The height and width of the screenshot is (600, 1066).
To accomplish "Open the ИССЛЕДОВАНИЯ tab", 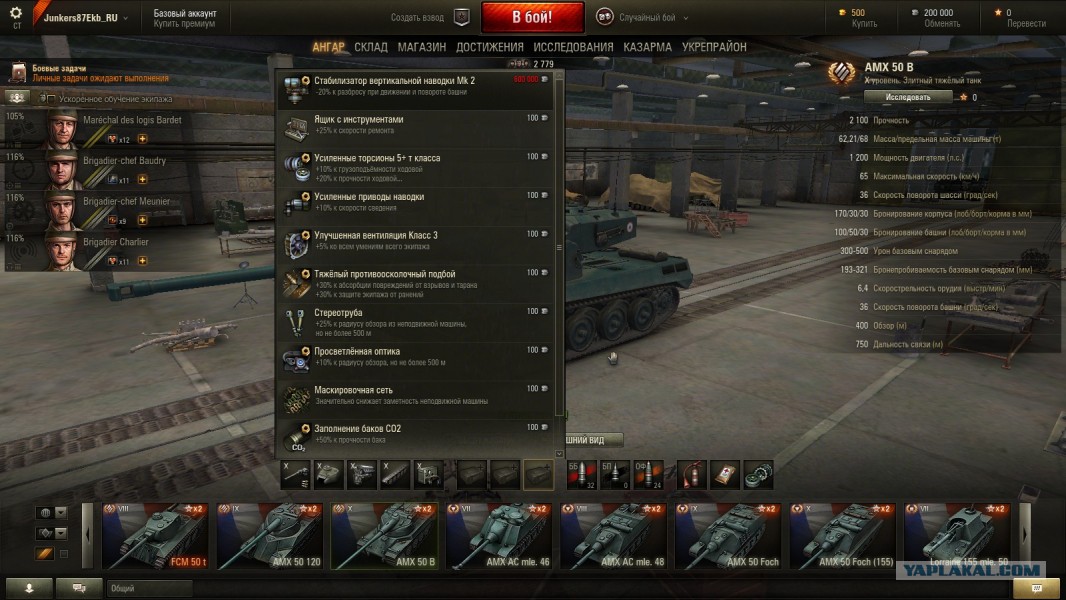I will 573,47.
